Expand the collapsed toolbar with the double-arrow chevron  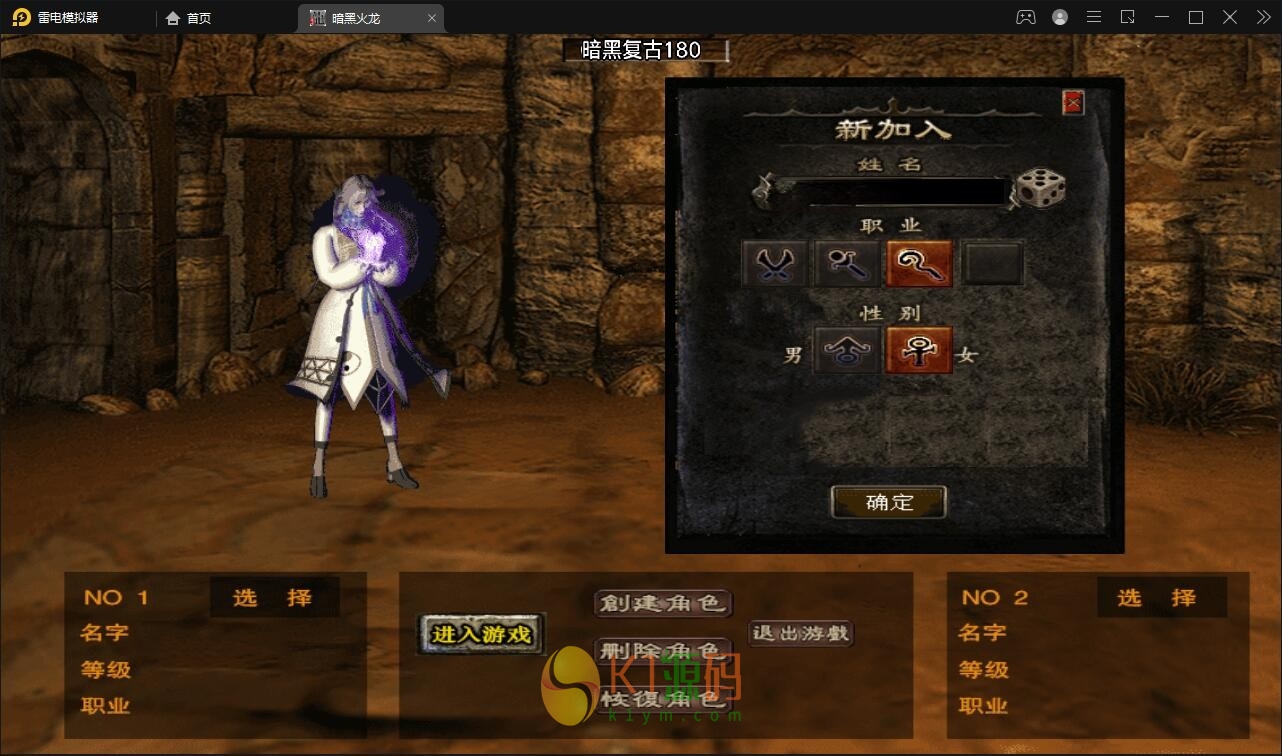[1263, 17]
